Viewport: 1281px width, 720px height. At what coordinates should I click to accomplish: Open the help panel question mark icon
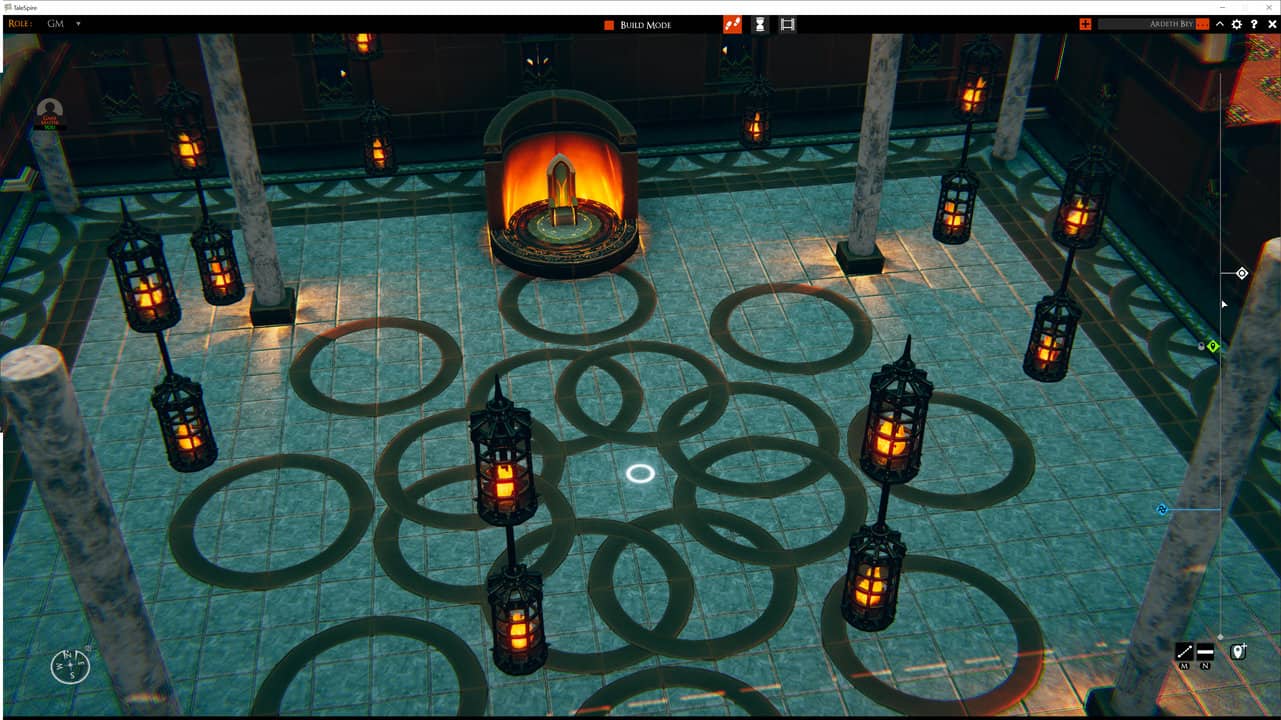pos(1253,22)
